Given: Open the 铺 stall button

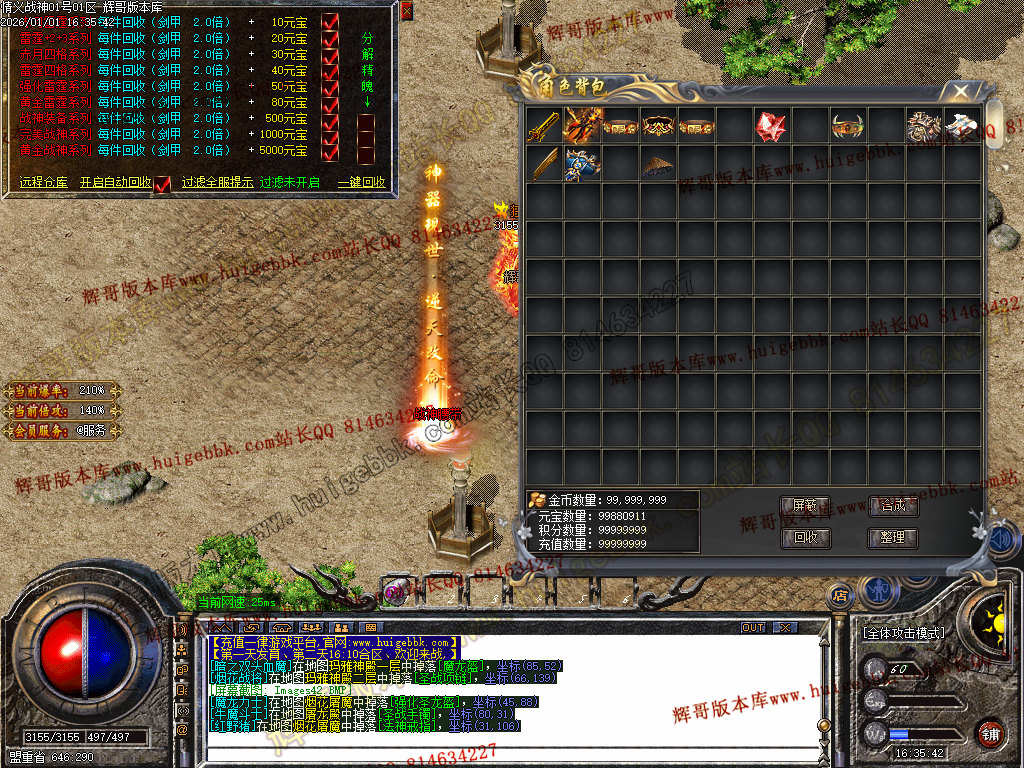Looking at the screenshot, I should 990,731.
